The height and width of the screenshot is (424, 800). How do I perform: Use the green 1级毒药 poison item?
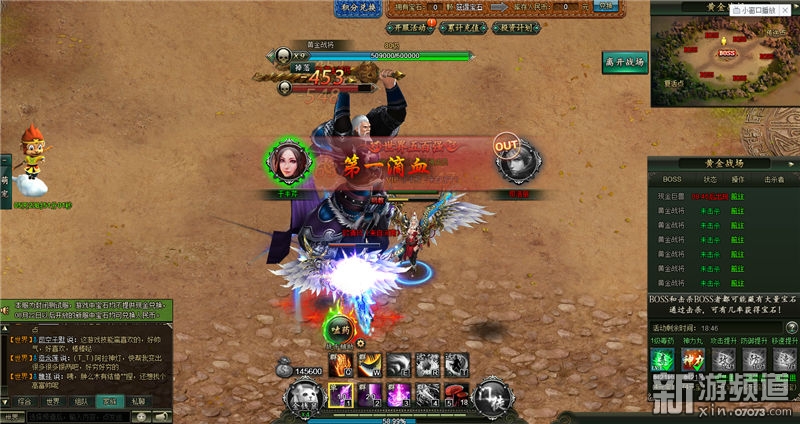[x=661, y=358]
